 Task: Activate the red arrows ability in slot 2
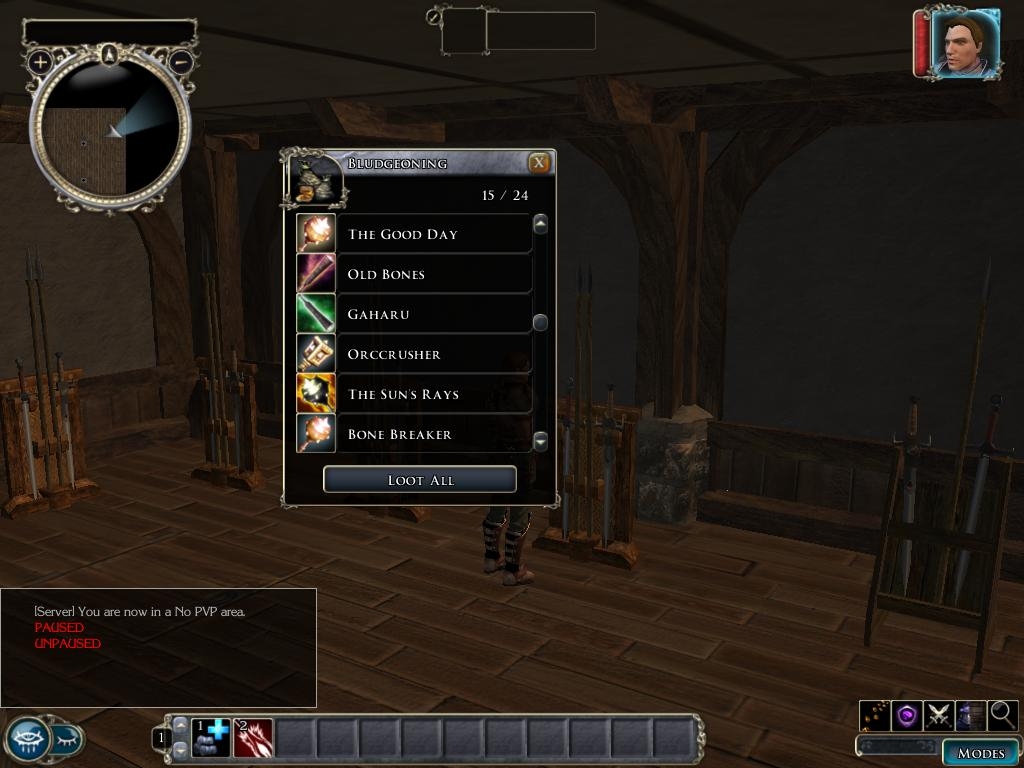tap(253, 738)
